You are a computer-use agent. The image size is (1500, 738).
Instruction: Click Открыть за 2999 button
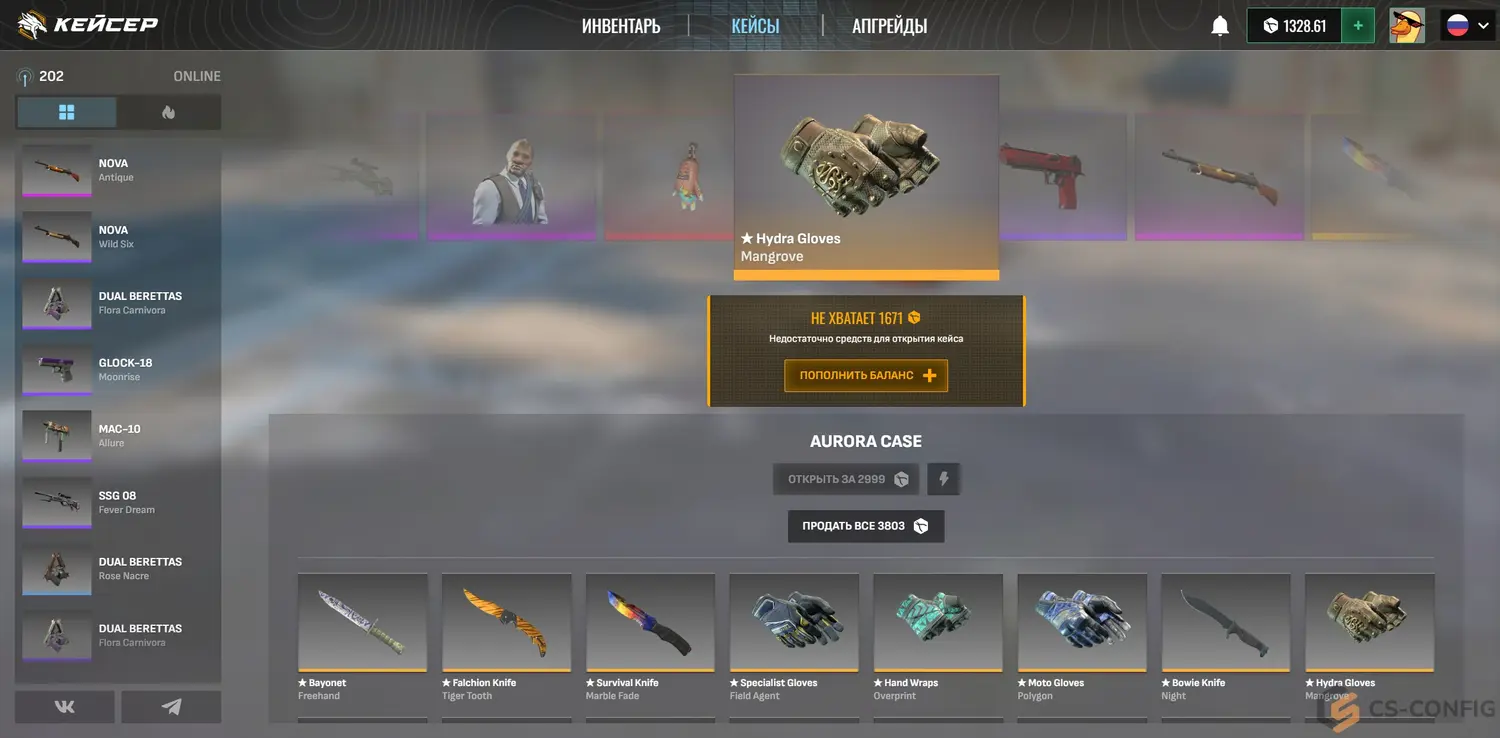pos(846,479)
